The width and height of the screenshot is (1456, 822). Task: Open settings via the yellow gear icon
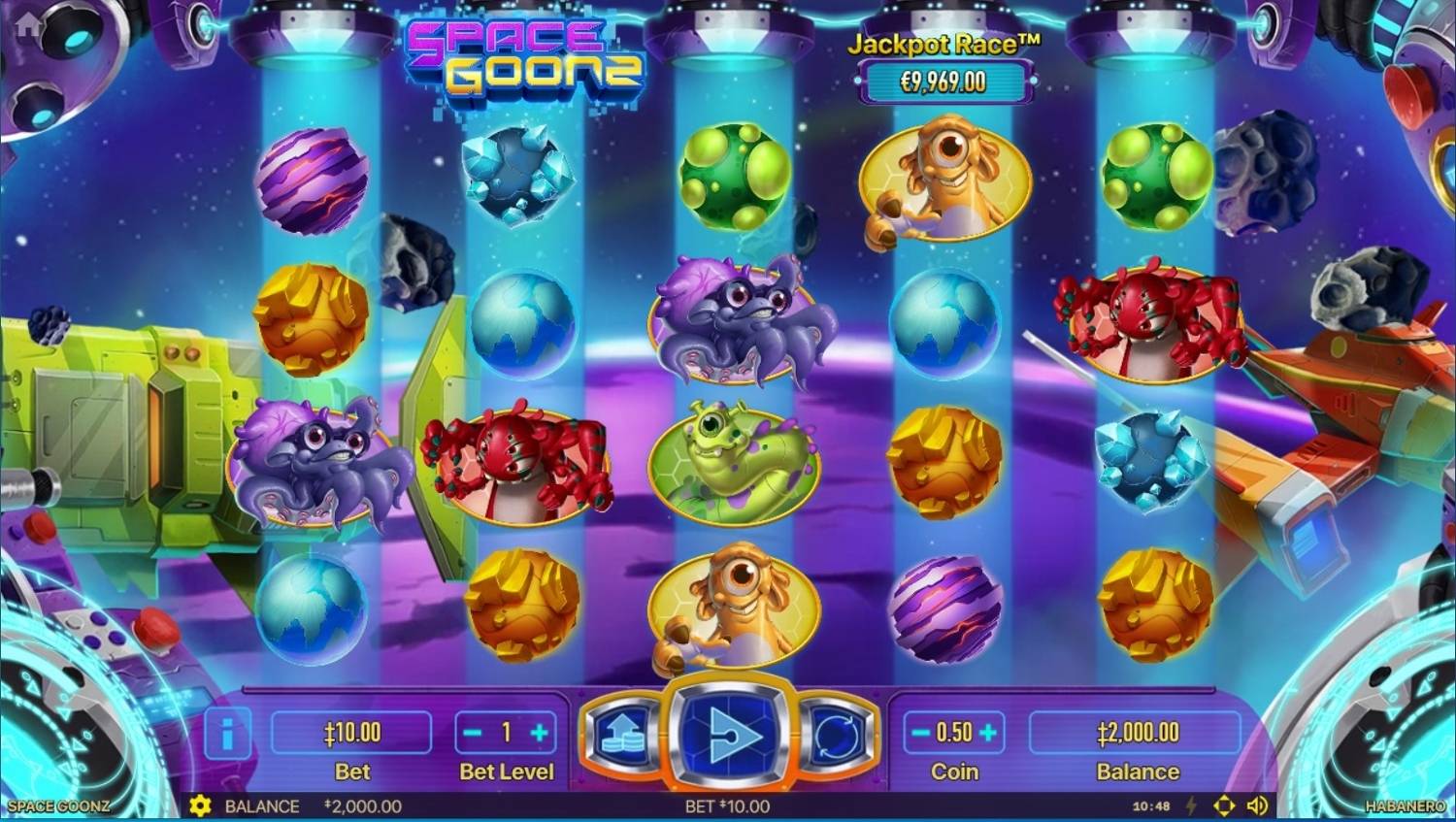(200, 806)
